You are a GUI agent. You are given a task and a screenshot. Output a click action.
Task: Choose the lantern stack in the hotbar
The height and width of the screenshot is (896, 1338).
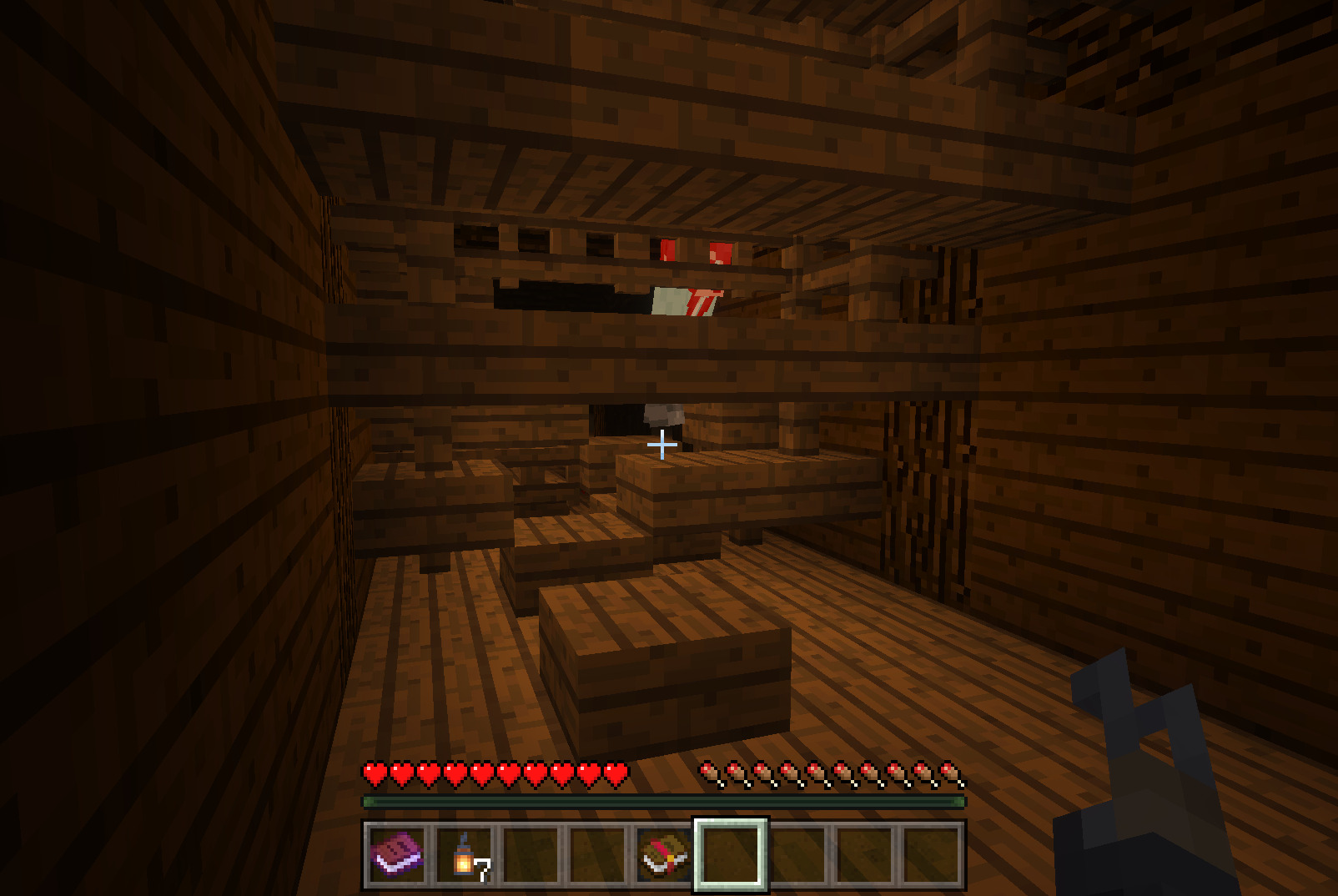[464, 855]
